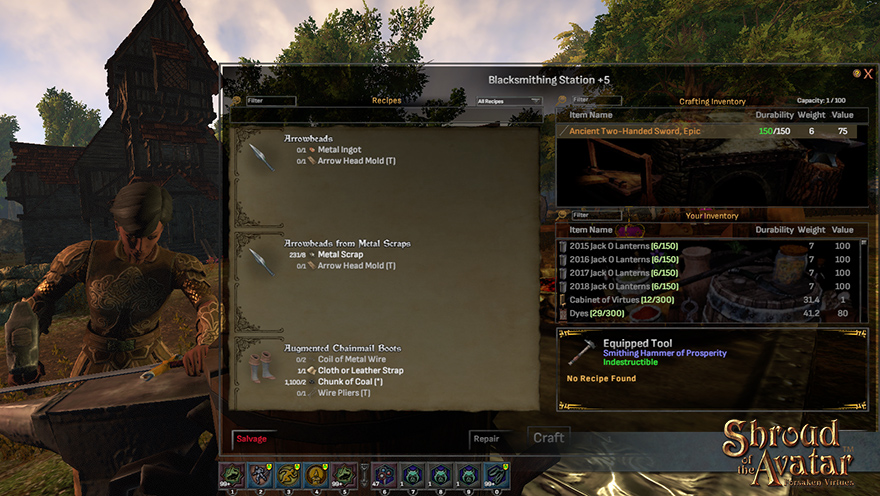Image resolution: width=880 pixels, height=496 pixels.
Task: Select the Augmented Chainmail Boots recipe
Action: point(342,348)
